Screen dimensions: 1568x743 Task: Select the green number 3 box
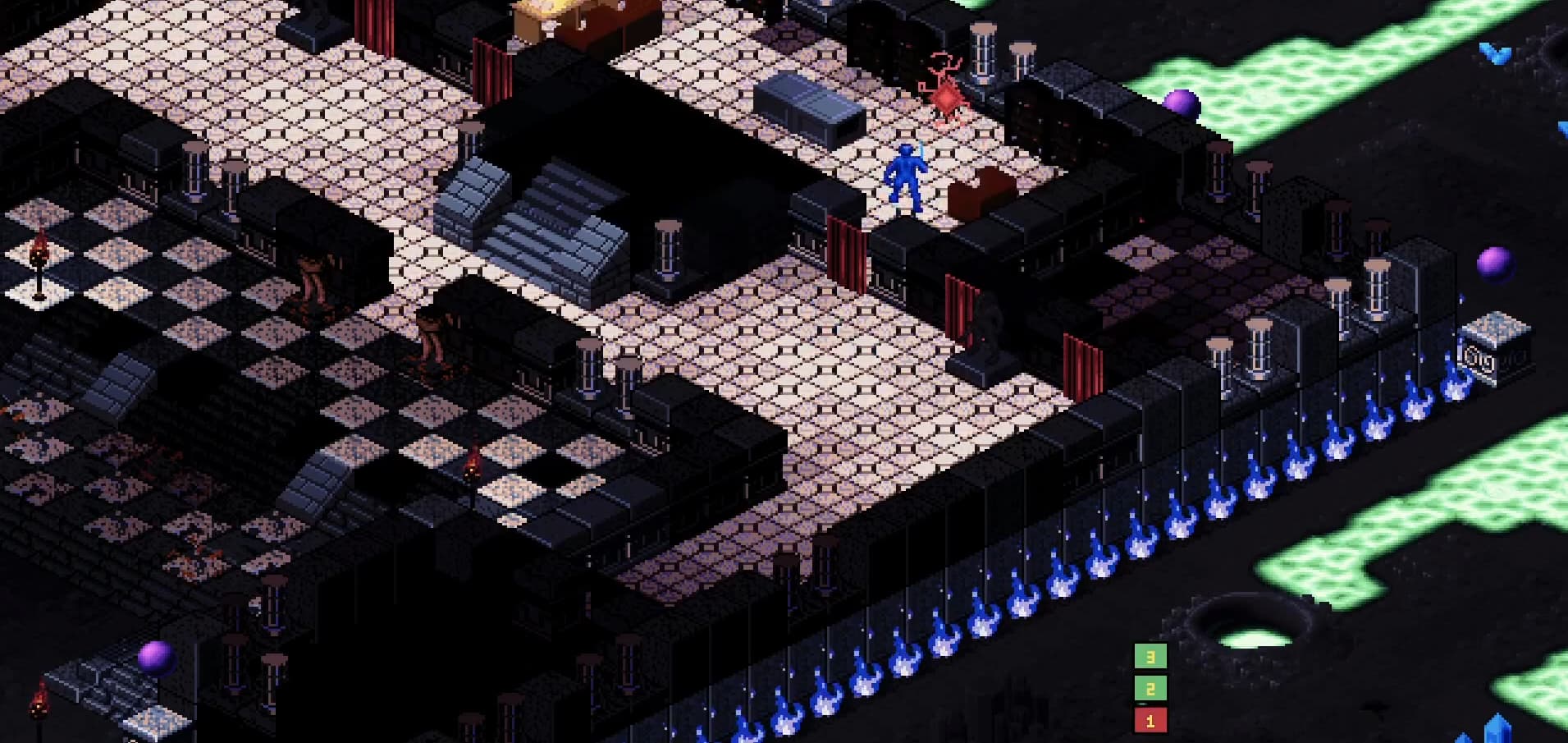click(x=1150, y=656)
